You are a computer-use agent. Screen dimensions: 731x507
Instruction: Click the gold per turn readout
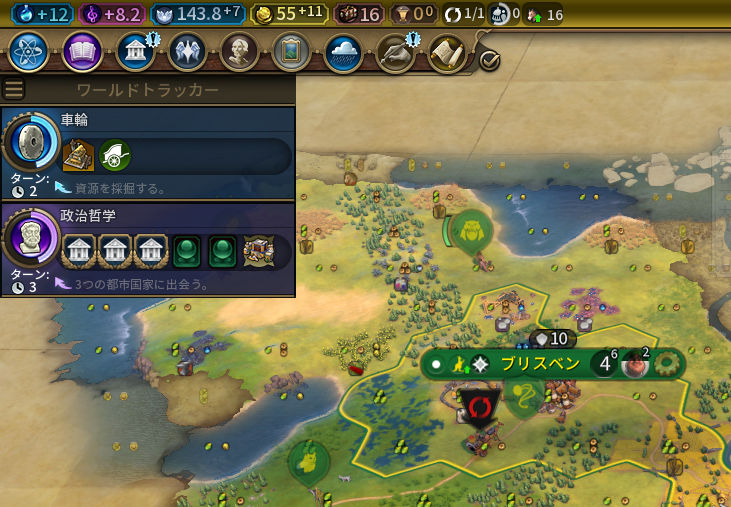[281, 14]
